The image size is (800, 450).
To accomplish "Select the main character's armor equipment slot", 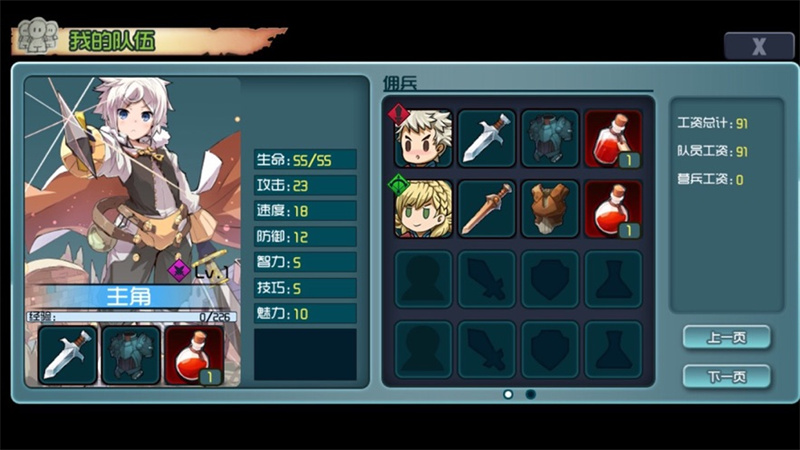I will click(131, 355).
